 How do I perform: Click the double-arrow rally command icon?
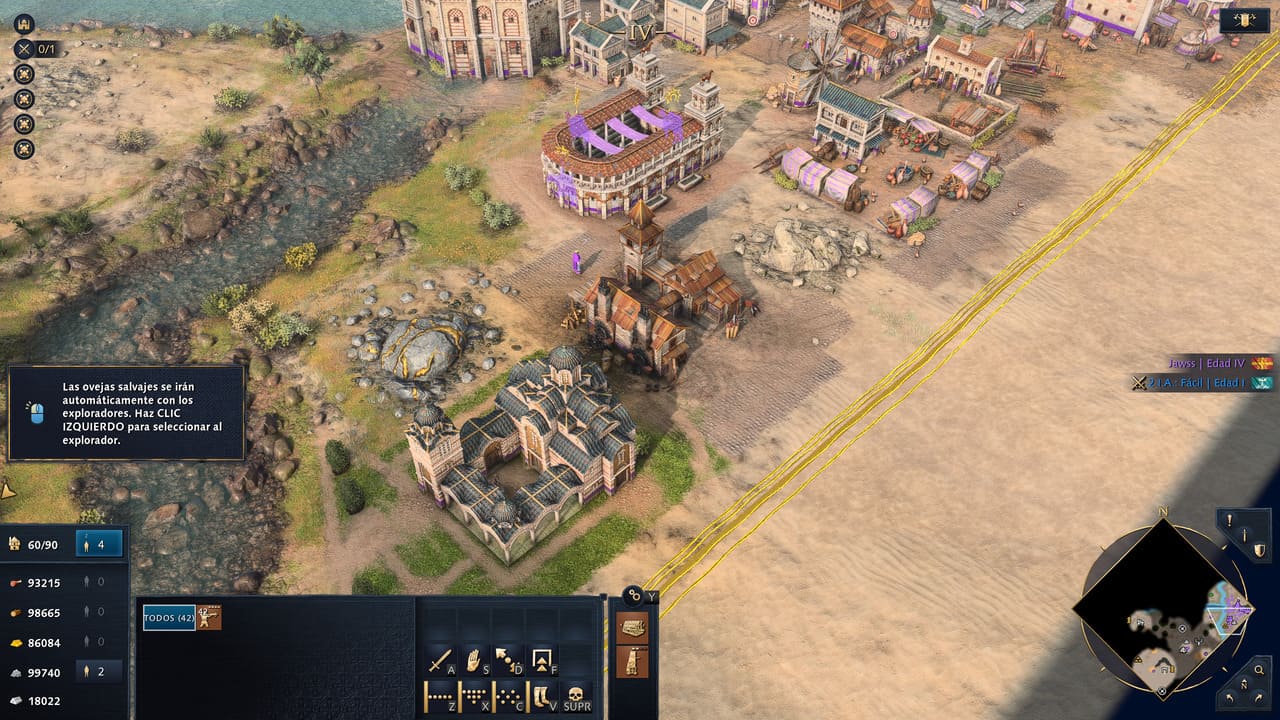541,661
